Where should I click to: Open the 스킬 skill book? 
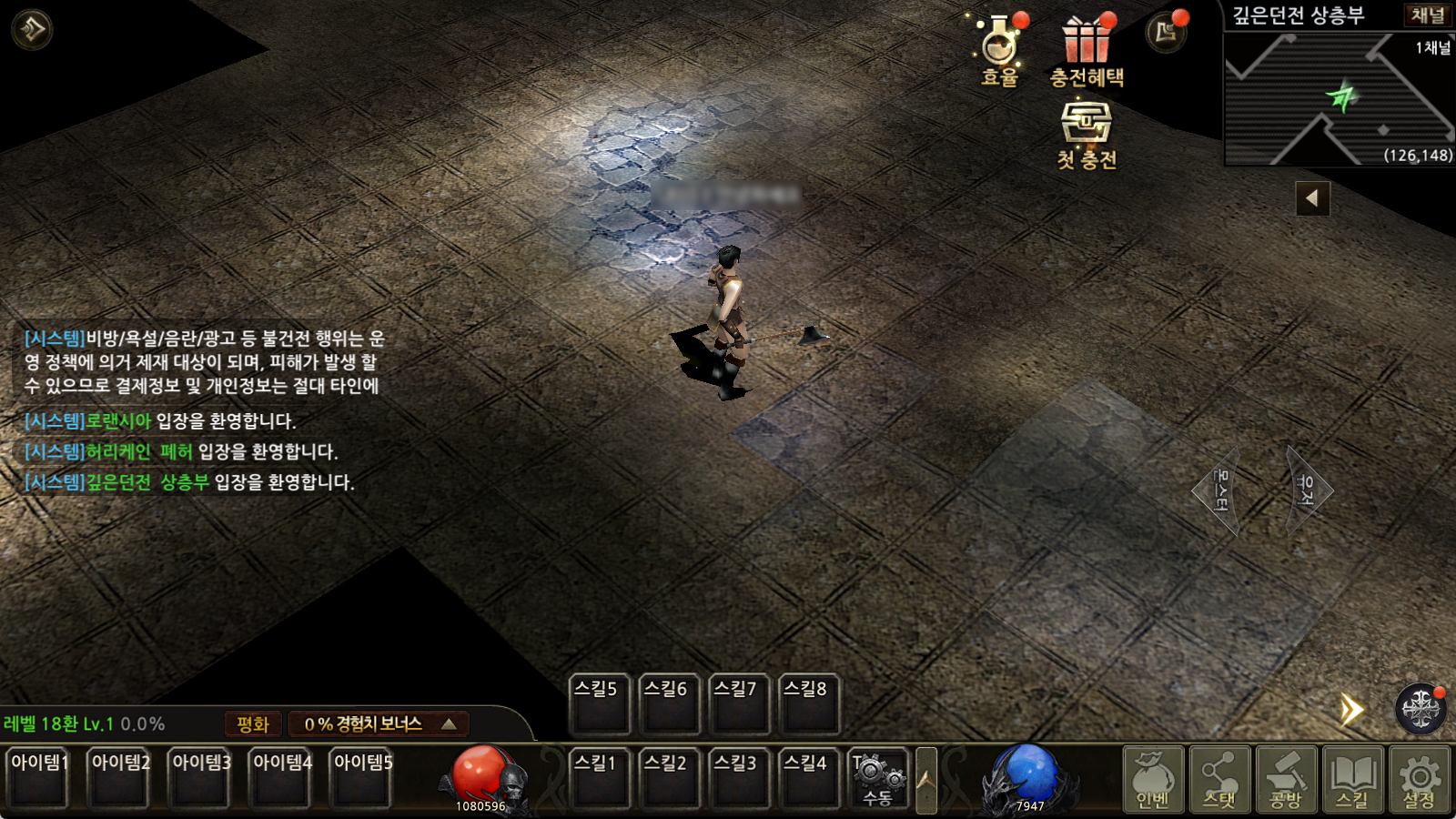pyautogui.click(x=1352, y=779)
